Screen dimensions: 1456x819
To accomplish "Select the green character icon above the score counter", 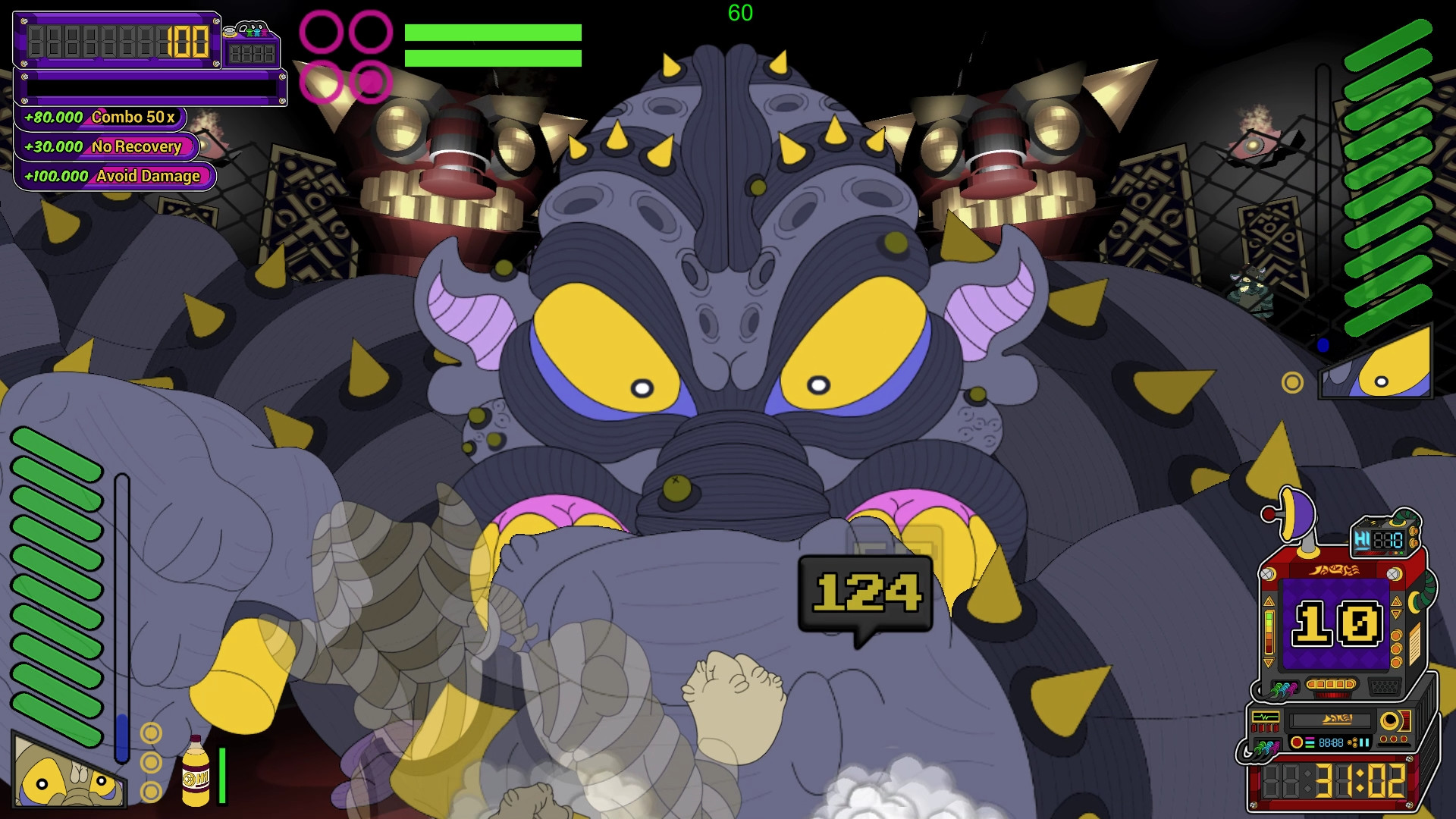I will tap(251, 33).
